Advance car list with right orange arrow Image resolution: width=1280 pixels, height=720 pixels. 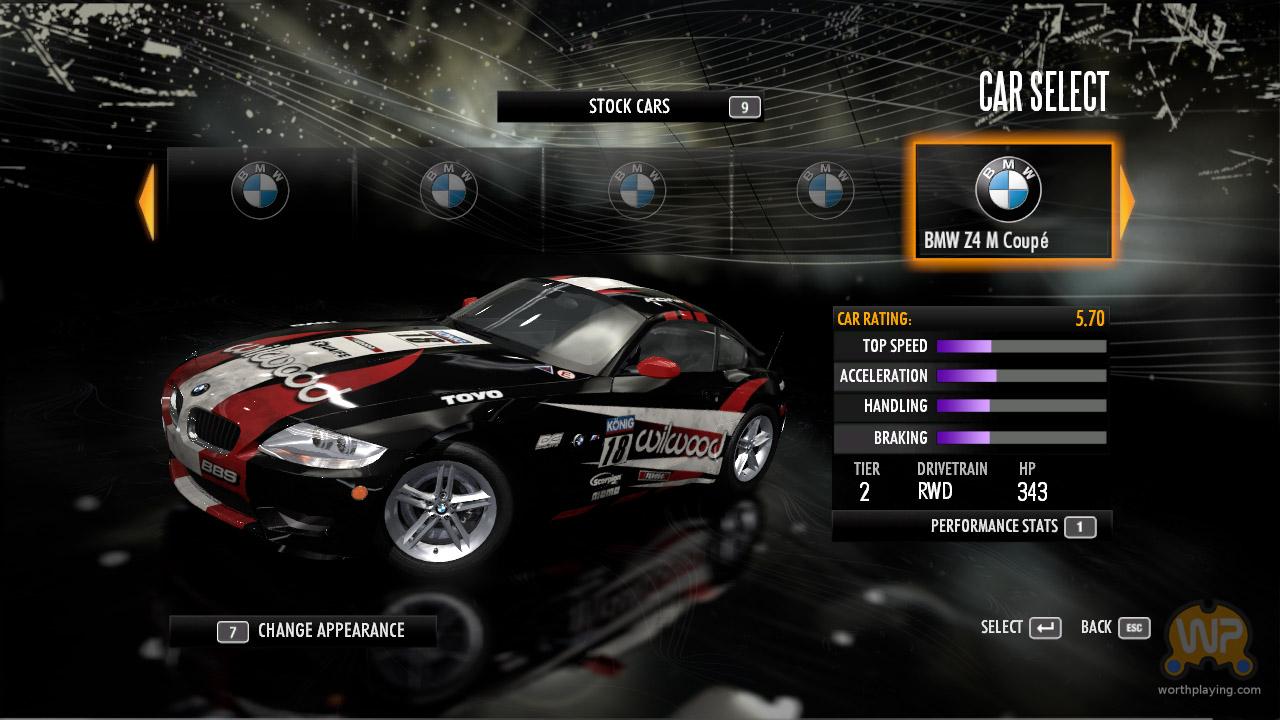coord(1127,203)
